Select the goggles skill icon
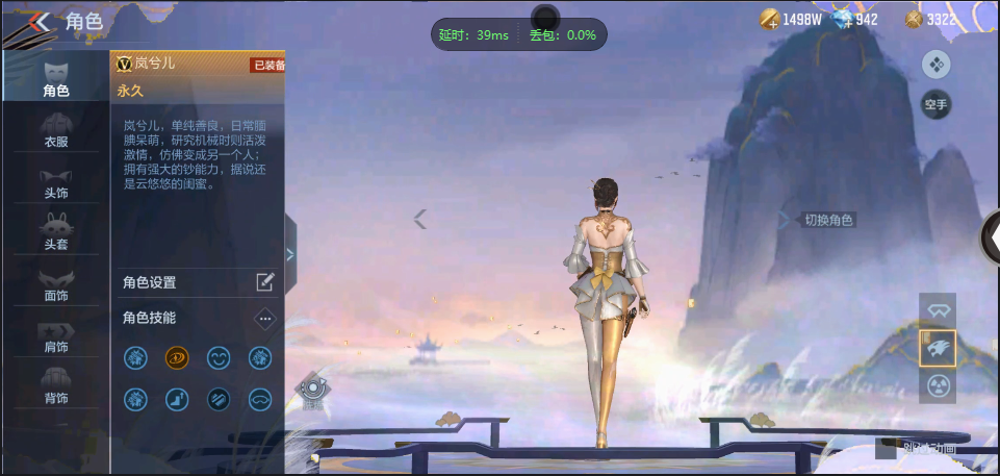 click(x=260, y=399)
